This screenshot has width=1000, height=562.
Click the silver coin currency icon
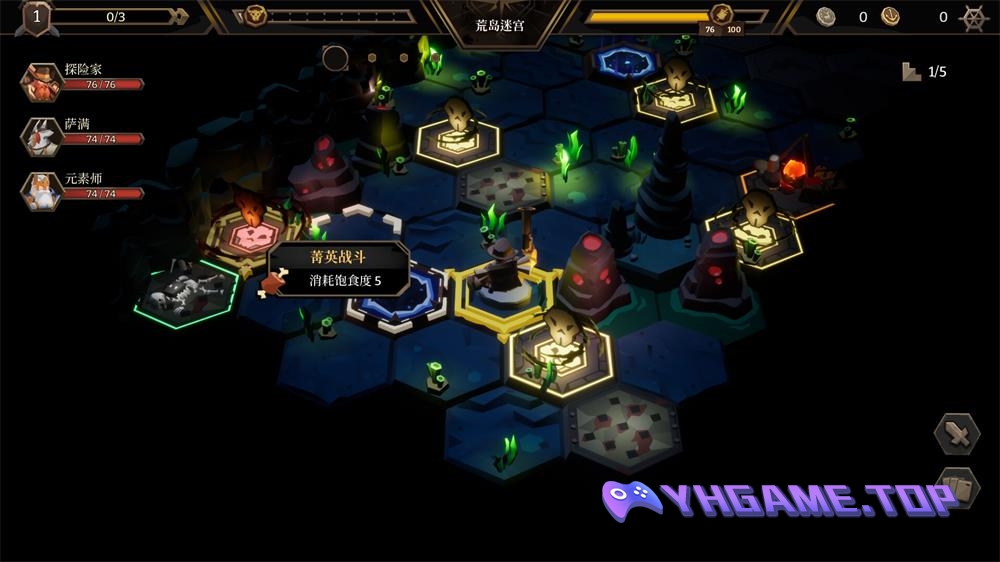click(x=825, y=16)
